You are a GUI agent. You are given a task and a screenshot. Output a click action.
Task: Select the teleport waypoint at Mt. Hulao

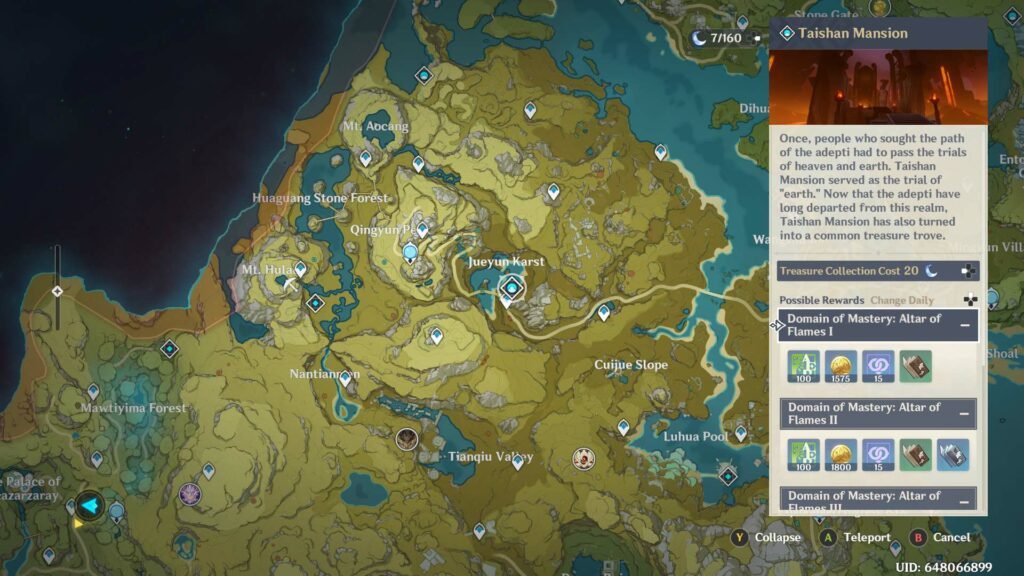click(x=300, y=268)
